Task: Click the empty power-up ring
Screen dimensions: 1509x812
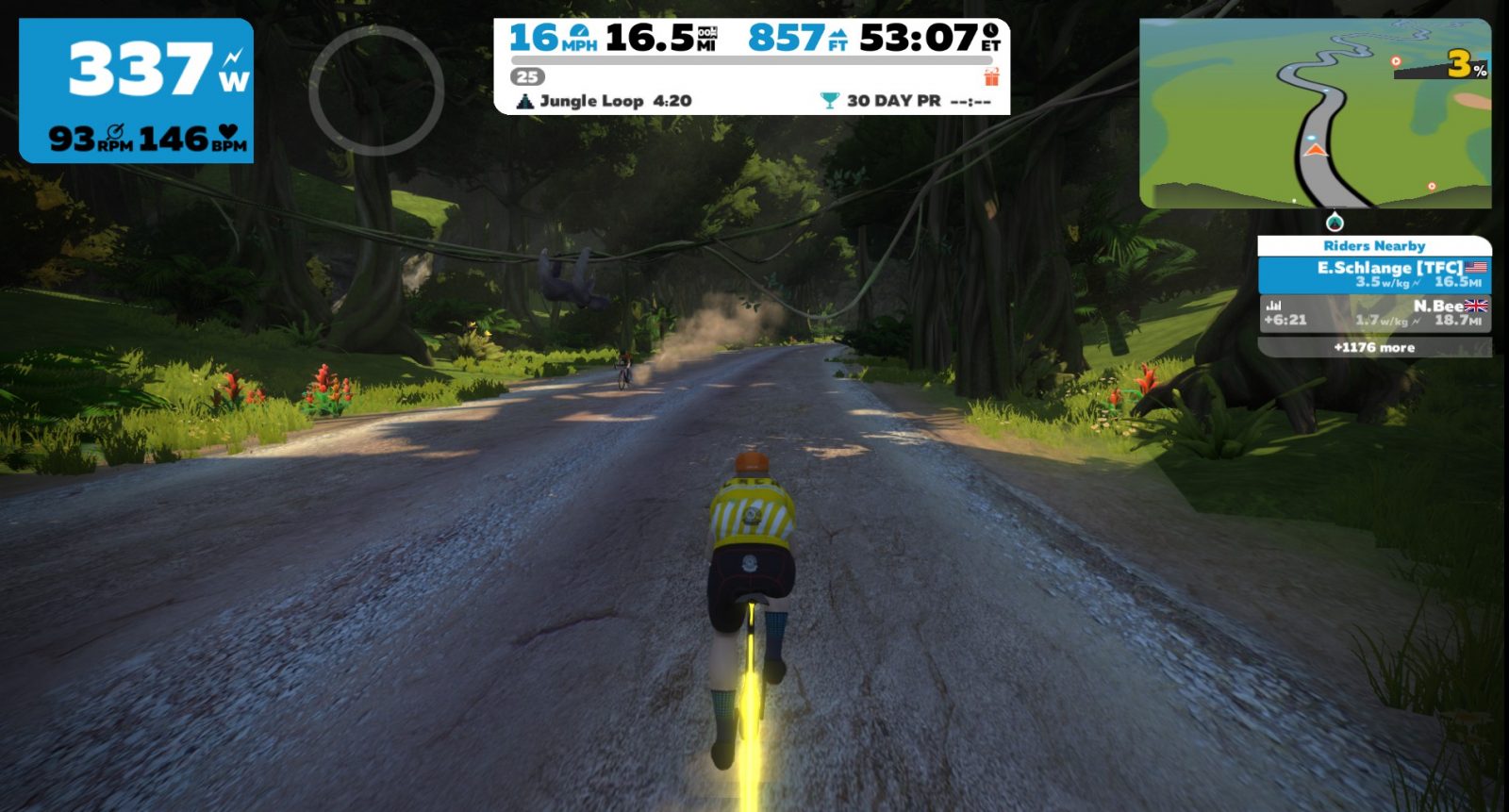Action: (376, 91)
